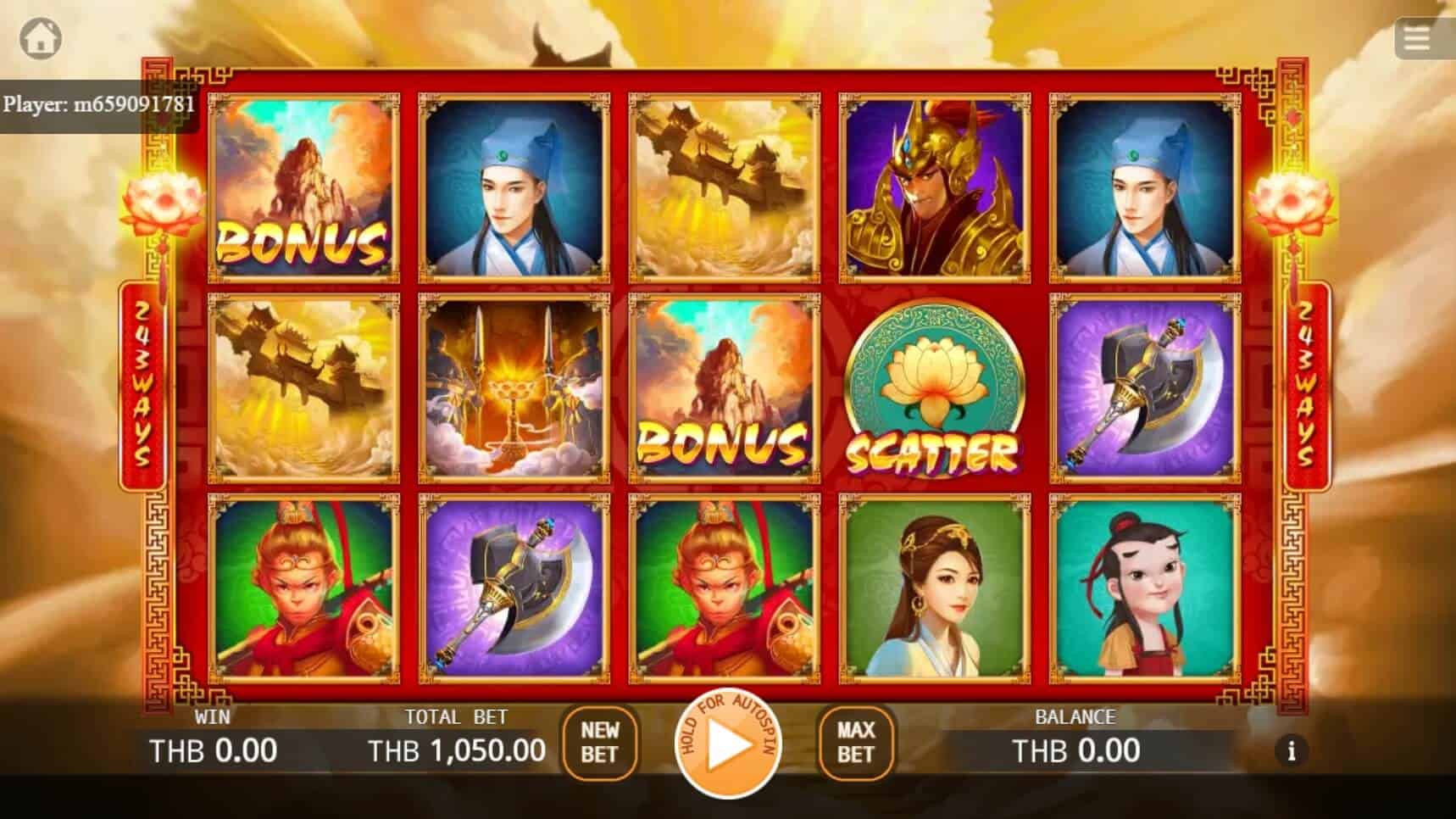Image resolution: width=1456 pixels, height=819 pixels.
Task: Open the hamburger menu
Action: [x=1418, y=38]
